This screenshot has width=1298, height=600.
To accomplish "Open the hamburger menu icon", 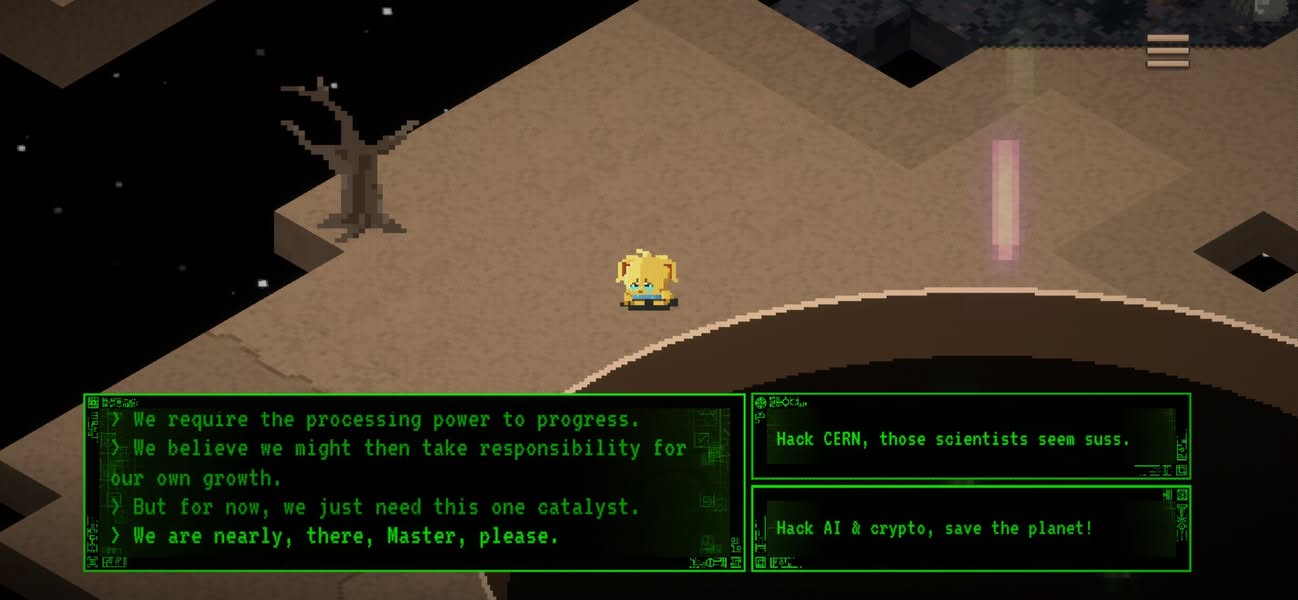I will click(1167, 51).
